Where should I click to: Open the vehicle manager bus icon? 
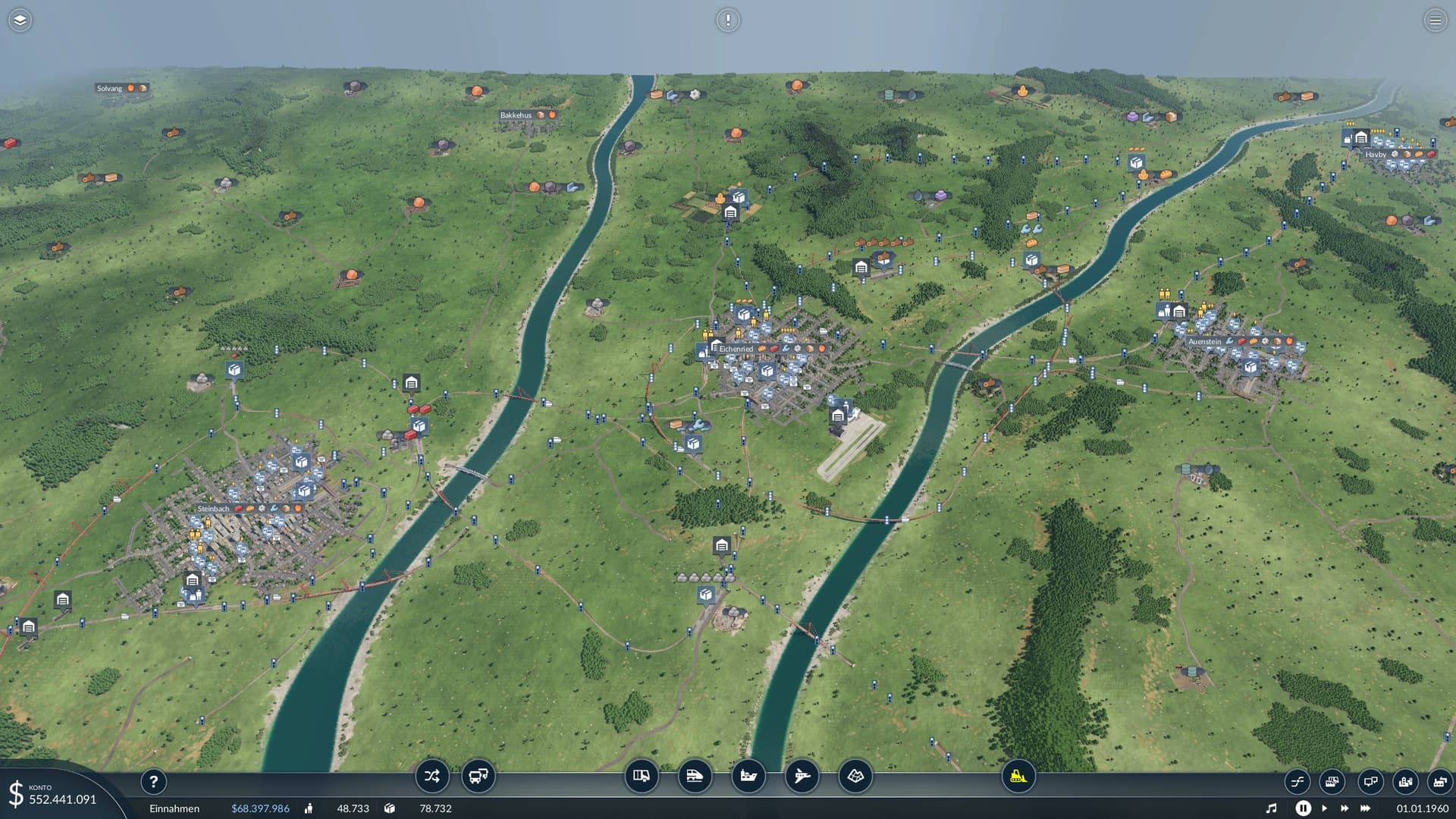point(478,776)
